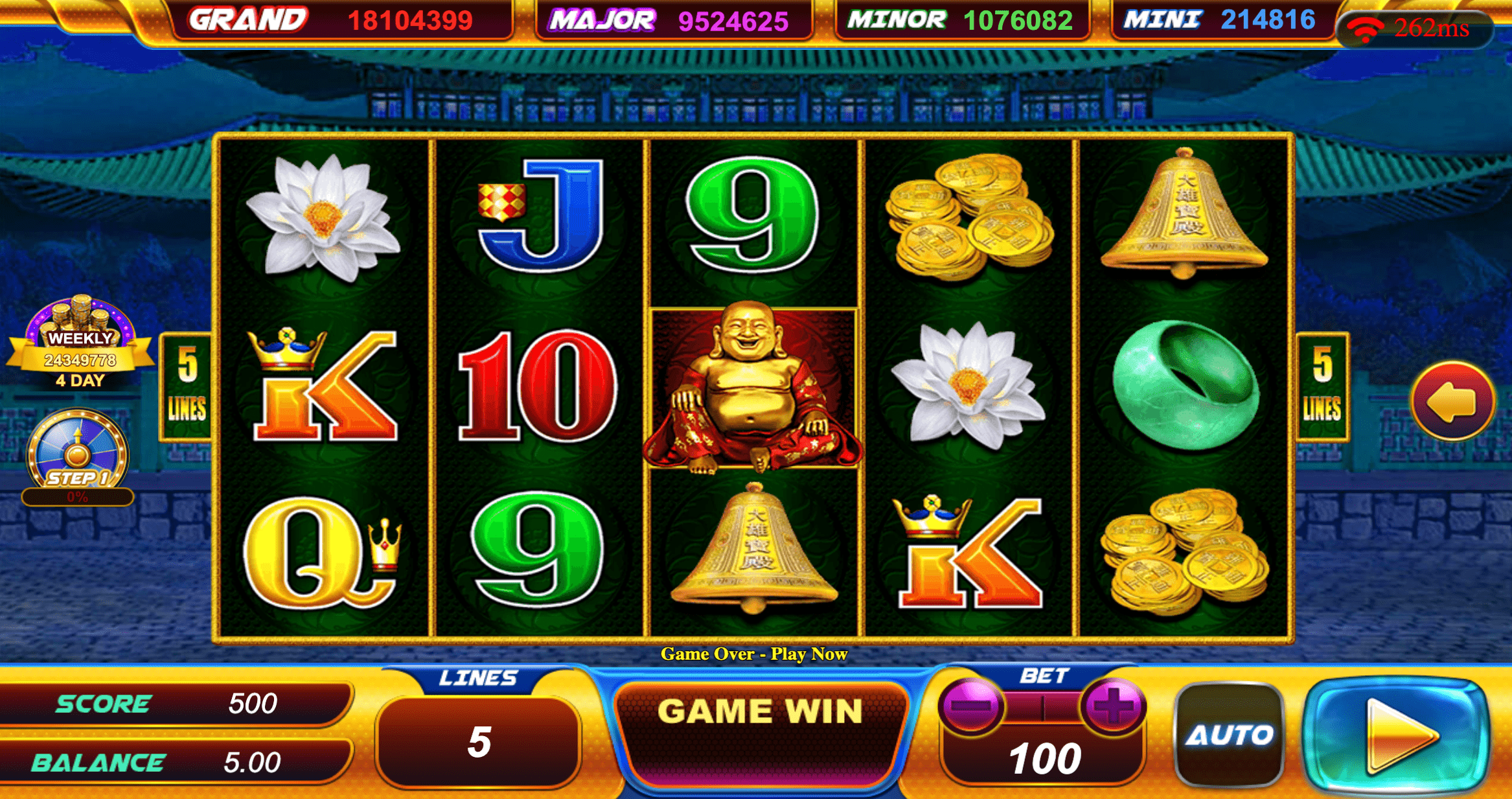This screenshot has width=1512, height=799.
Task: Decrease the bet with the minus button
Action: click(x=970, y=706)
